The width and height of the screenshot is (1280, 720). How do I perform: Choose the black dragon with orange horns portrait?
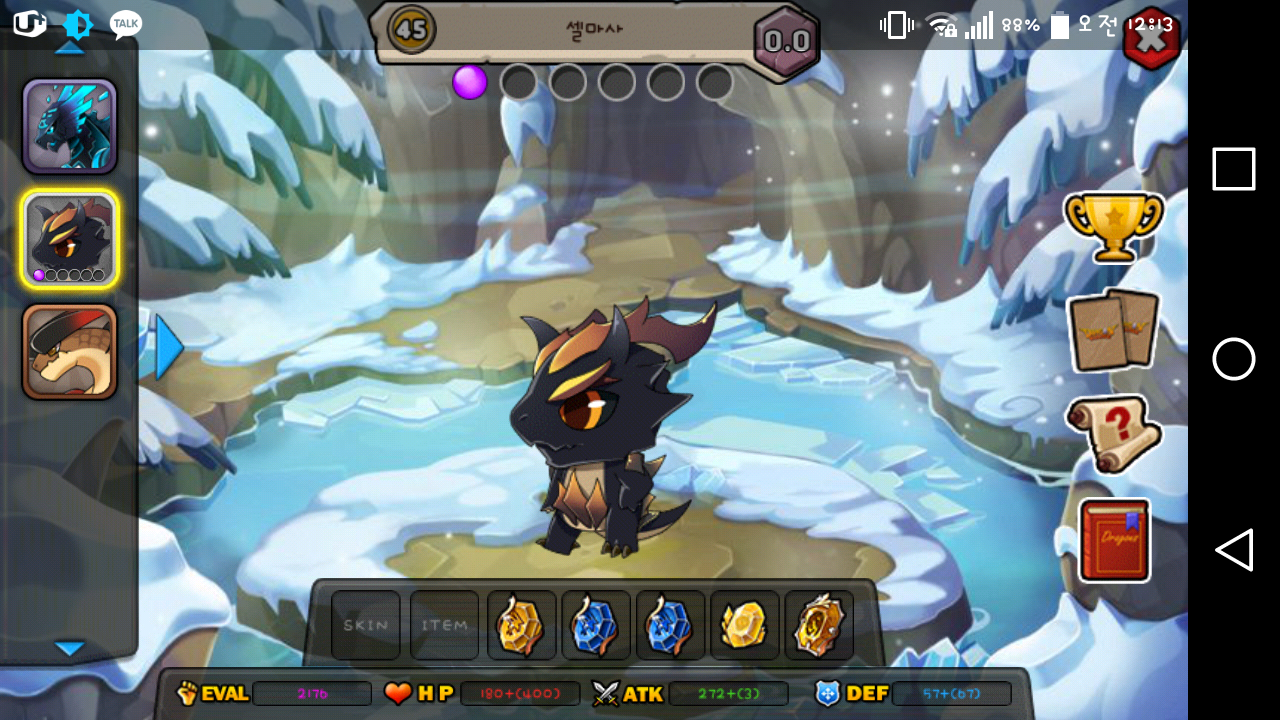coord(70,238)
